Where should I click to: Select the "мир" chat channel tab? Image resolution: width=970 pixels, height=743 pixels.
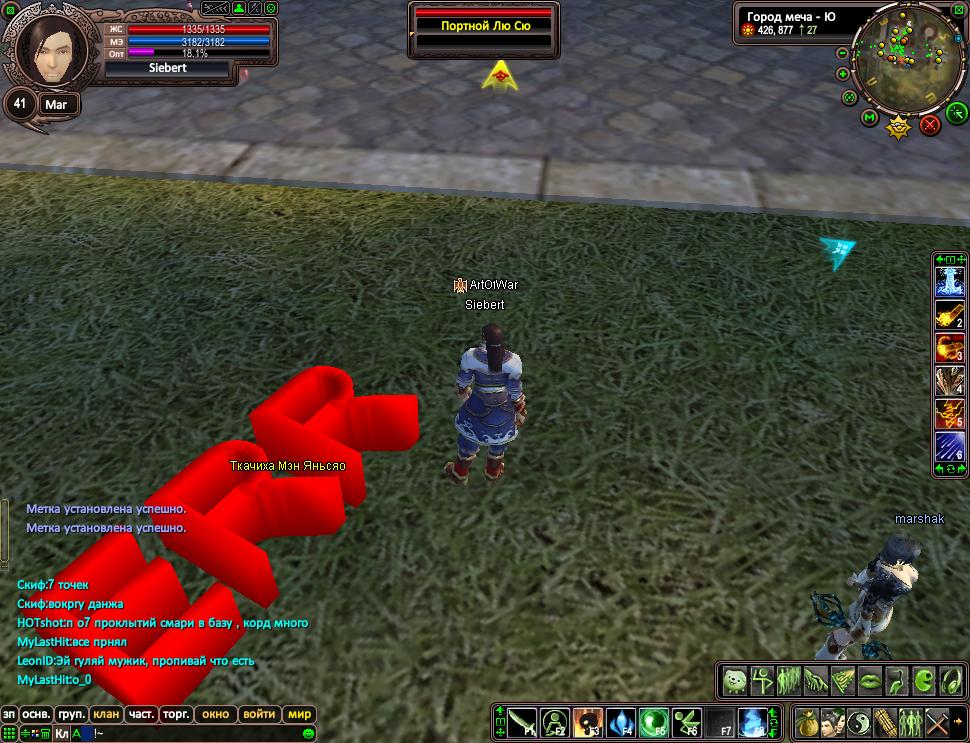coord(299,714)
